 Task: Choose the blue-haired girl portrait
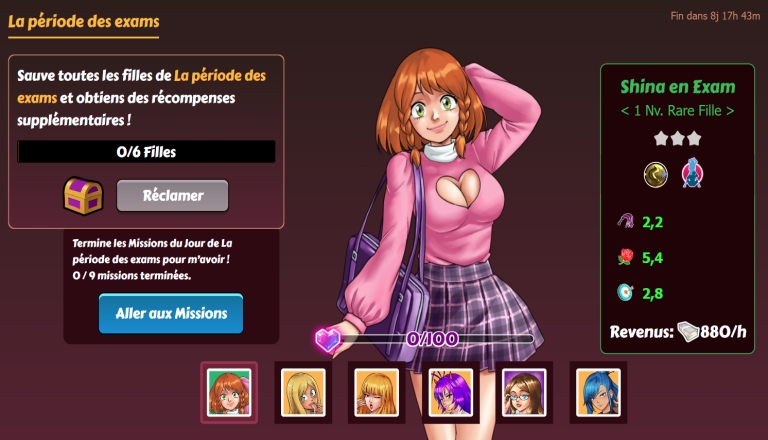click(x=599, y=390)
